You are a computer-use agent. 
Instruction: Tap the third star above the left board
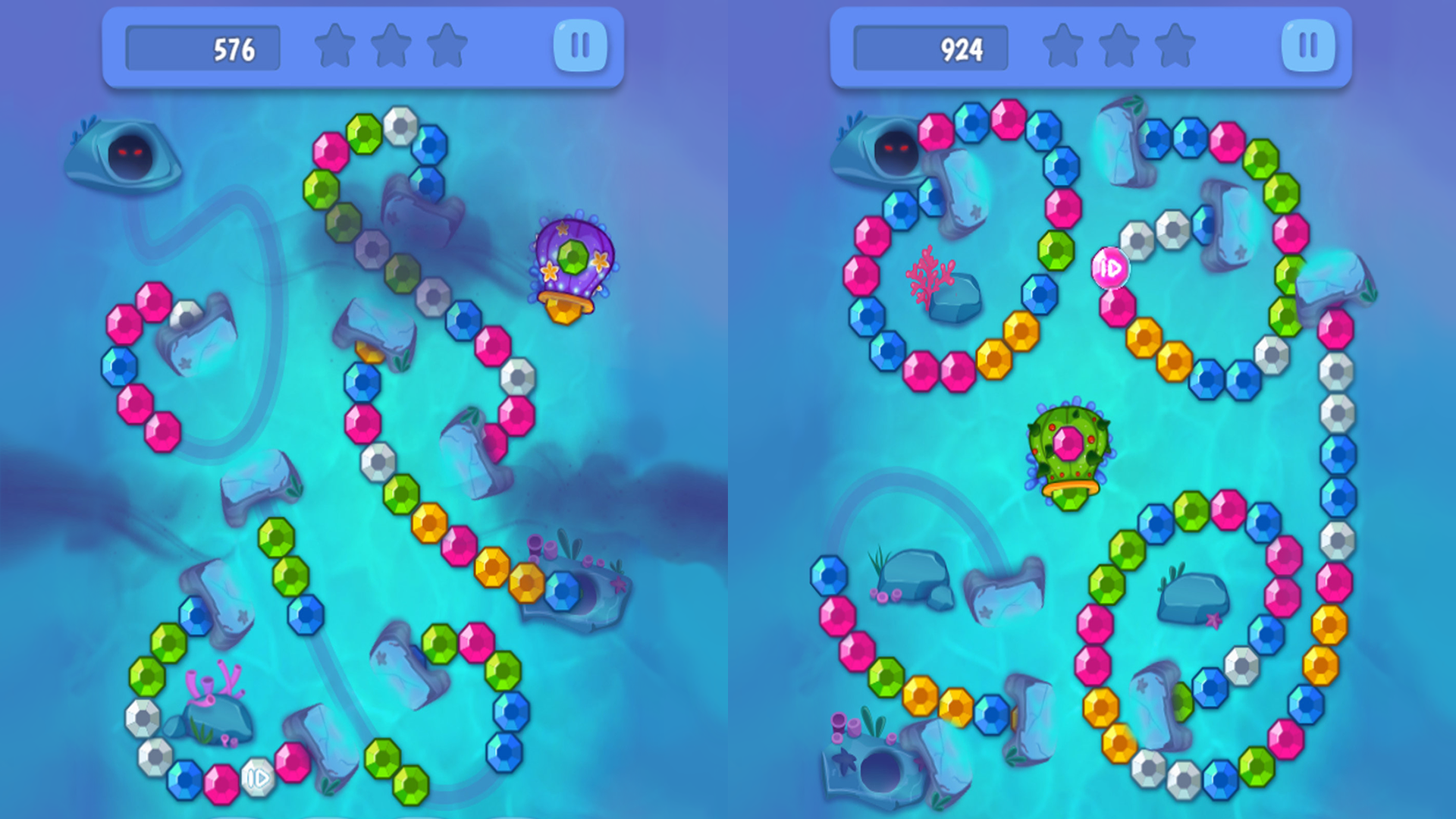tap(446, 47)
